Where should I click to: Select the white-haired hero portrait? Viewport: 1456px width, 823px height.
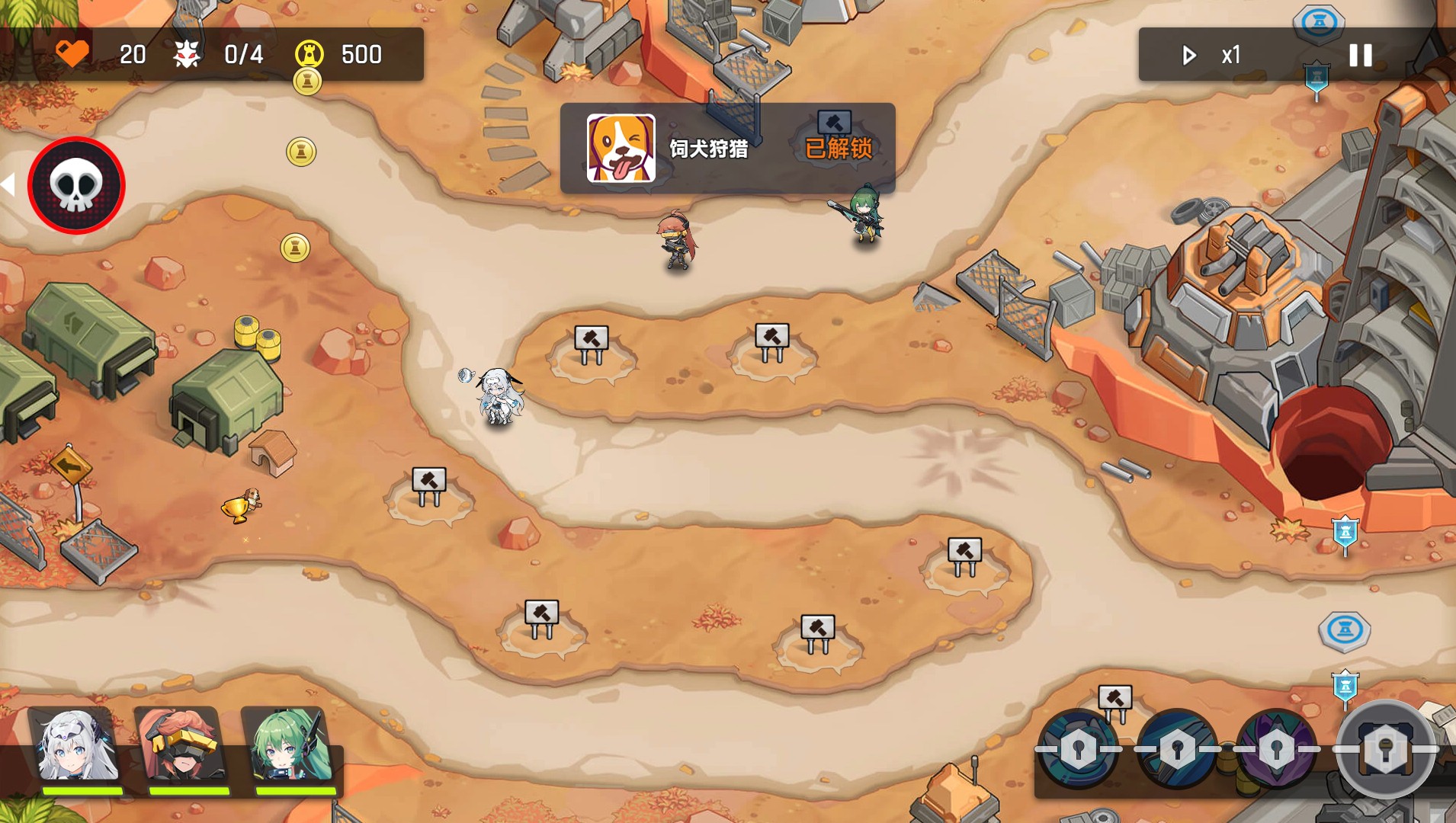[78, 748]
